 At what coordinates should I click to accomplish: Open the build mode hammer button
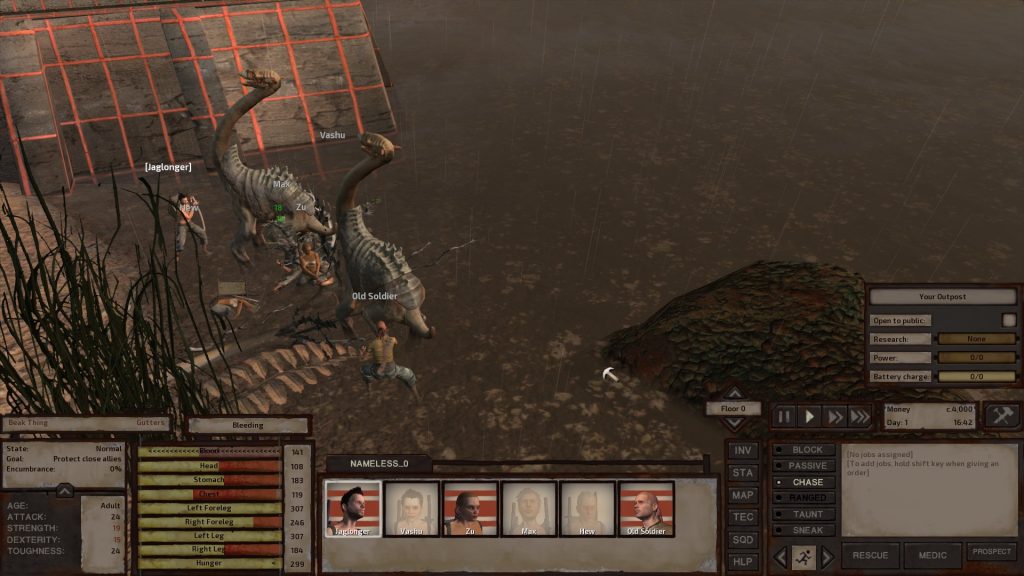[x=1002, y=416]
